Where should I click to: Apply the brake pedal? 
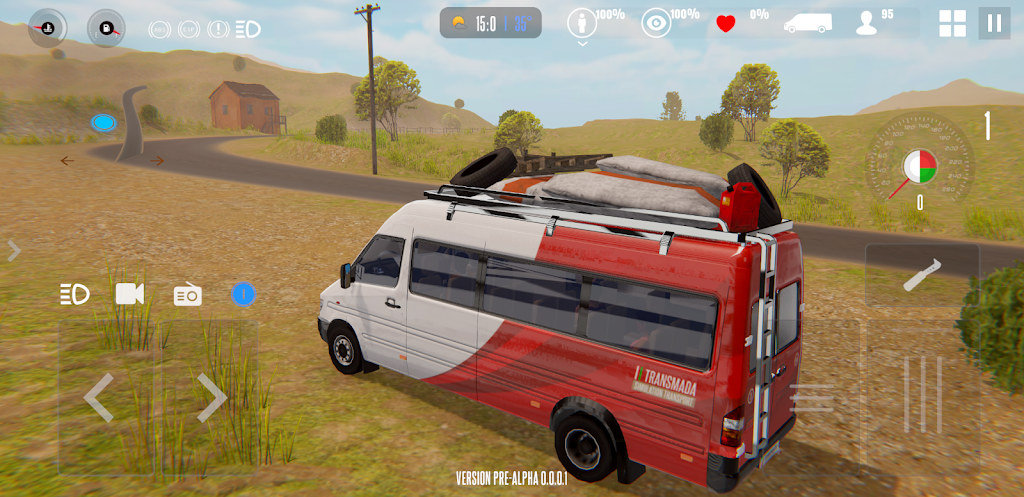click(x=811, y=398)
